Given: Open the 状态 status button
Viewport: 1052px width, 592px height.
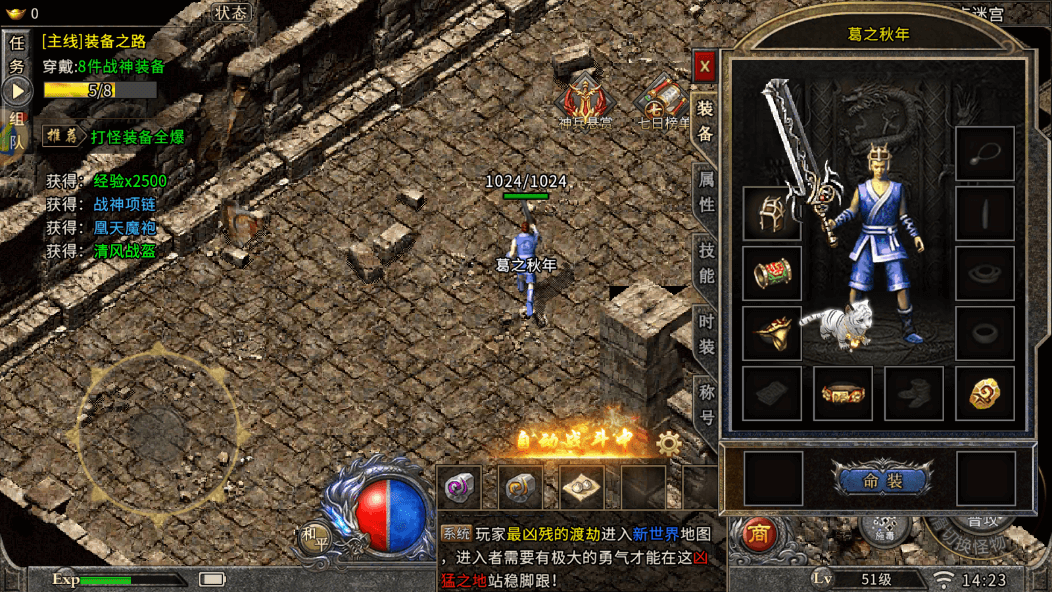Looking at the screenshot, I should pos(231,13).
